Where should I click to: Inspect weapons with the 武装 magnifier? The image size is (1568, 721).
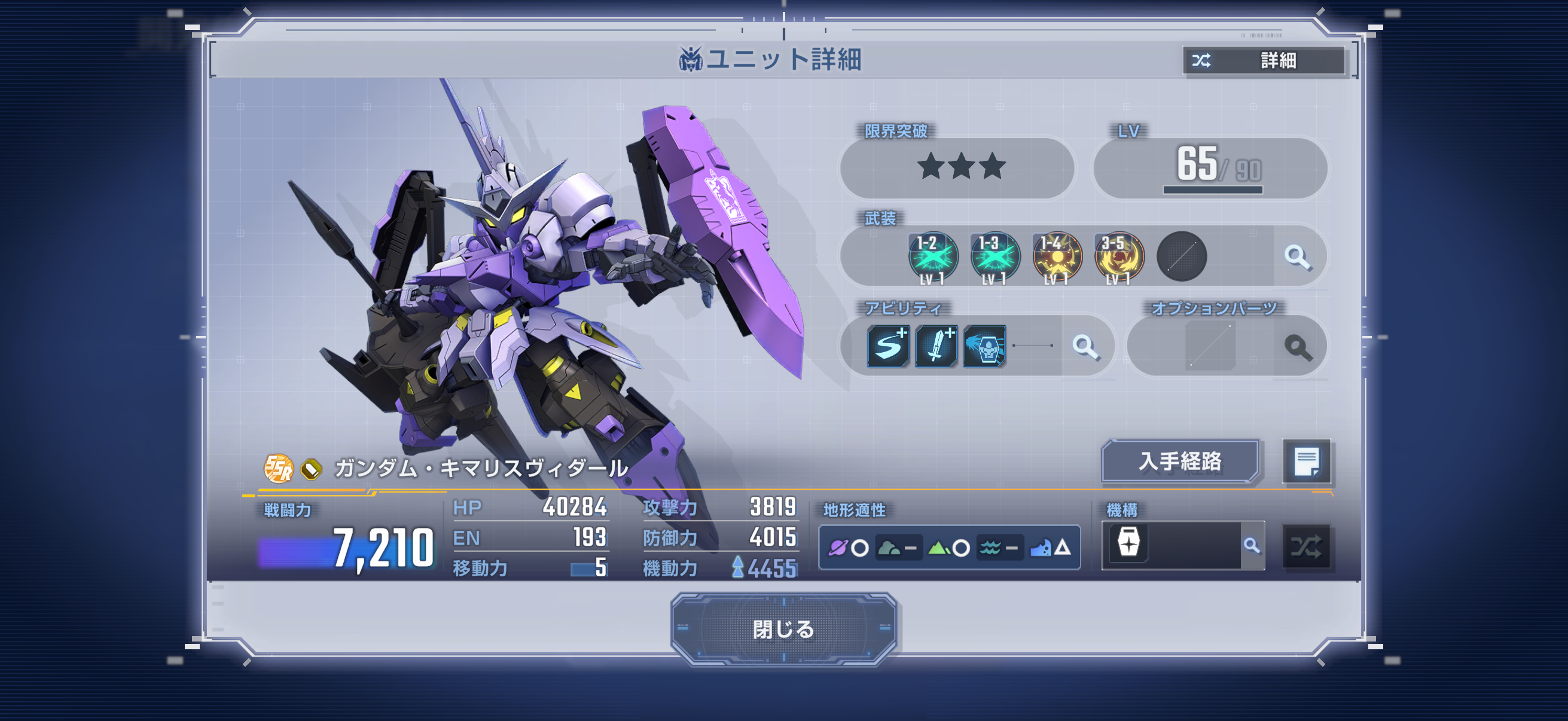click(x=1297, y=257)
